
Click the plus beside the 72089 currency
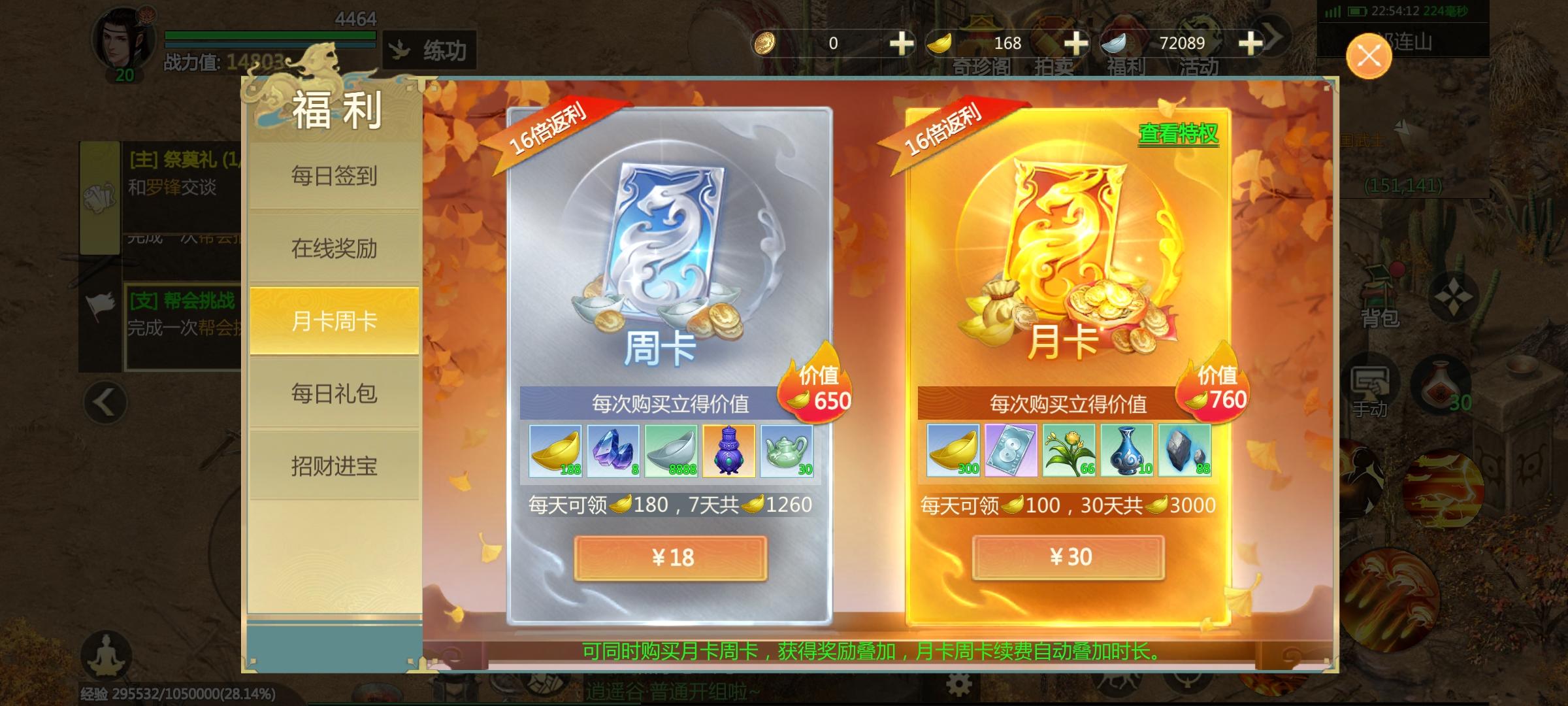(1251, 44)
